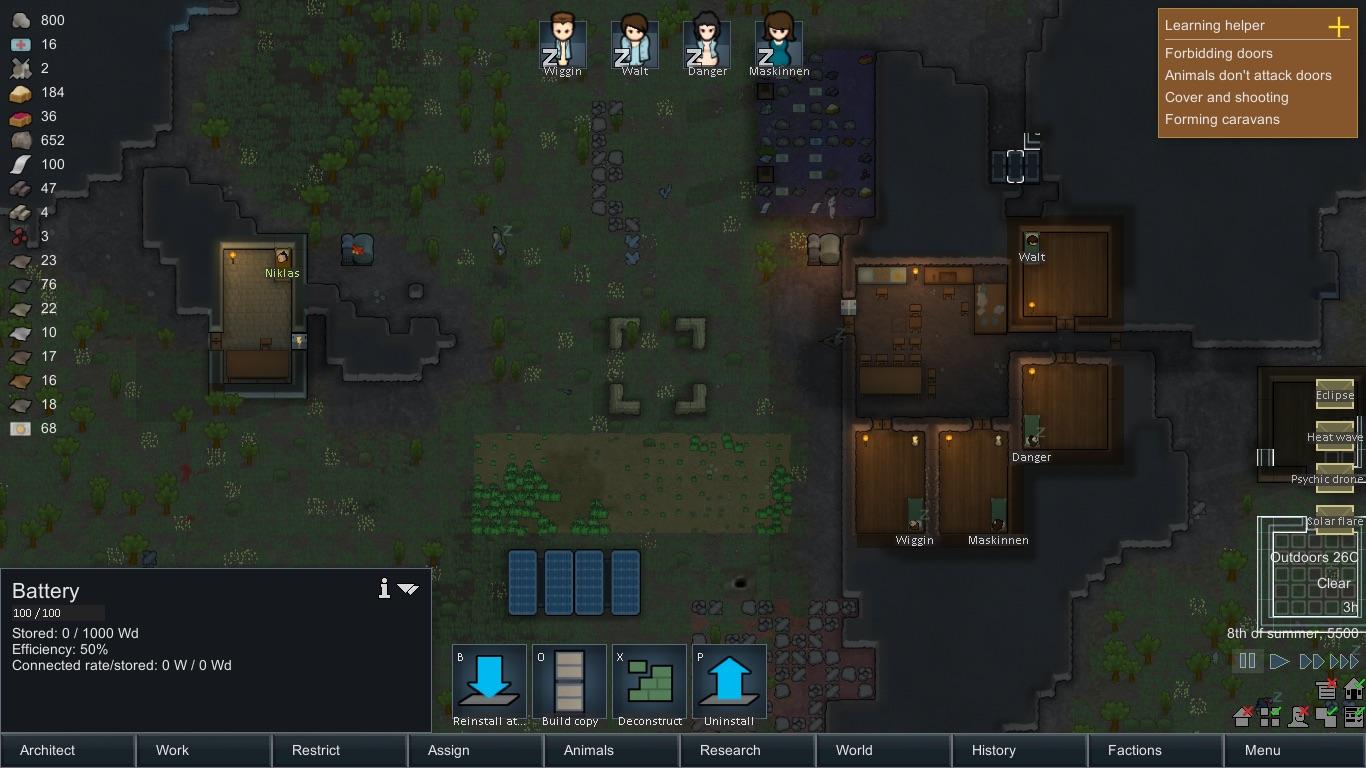Activate the Uninstall command
Image resolution: width=1366 pixels, height=768 pixels.
coord(729,685)
